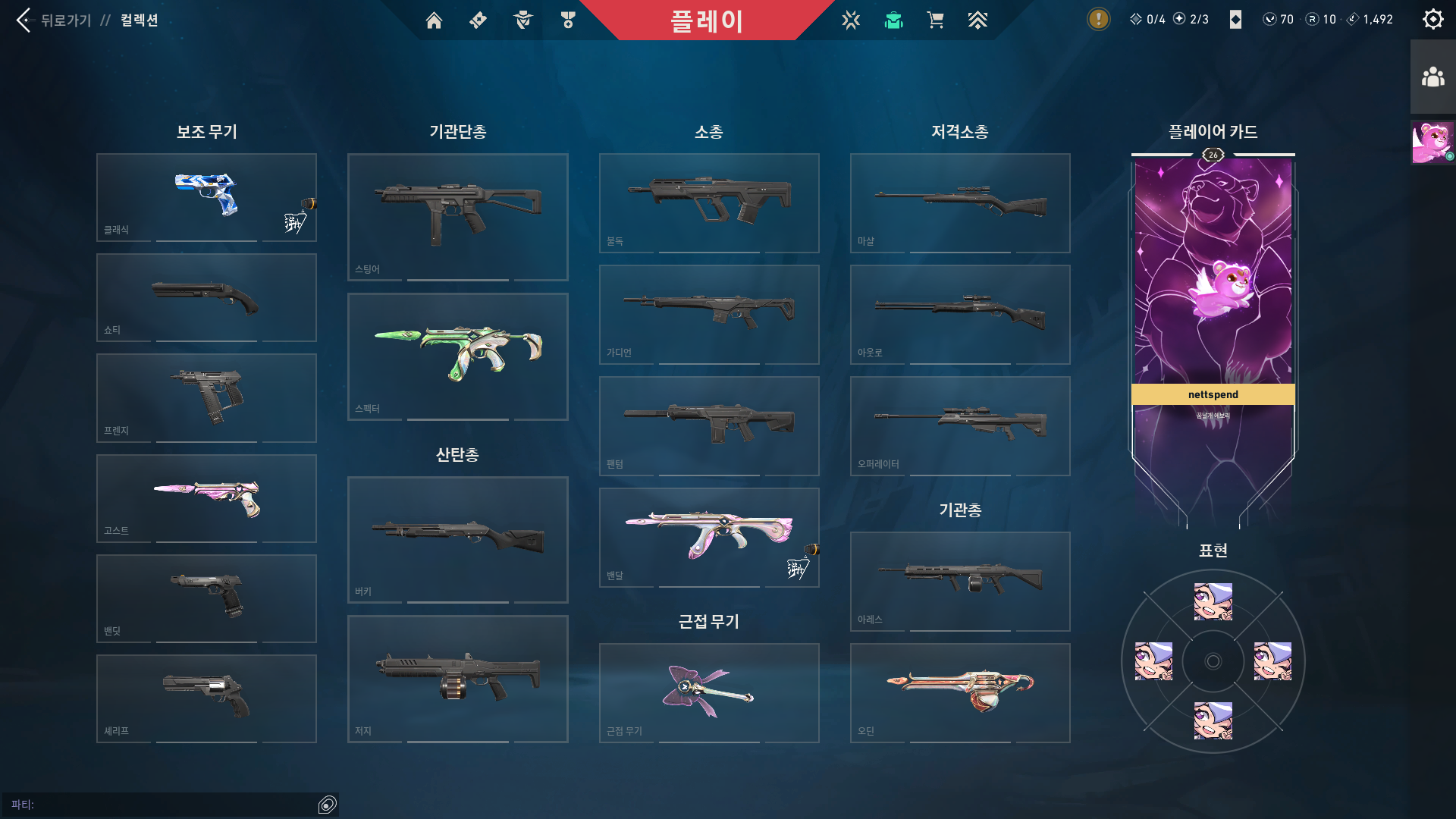Click the gold notification alert icon
This screenshot has height=819, width=1456.
click(1097, 19)
